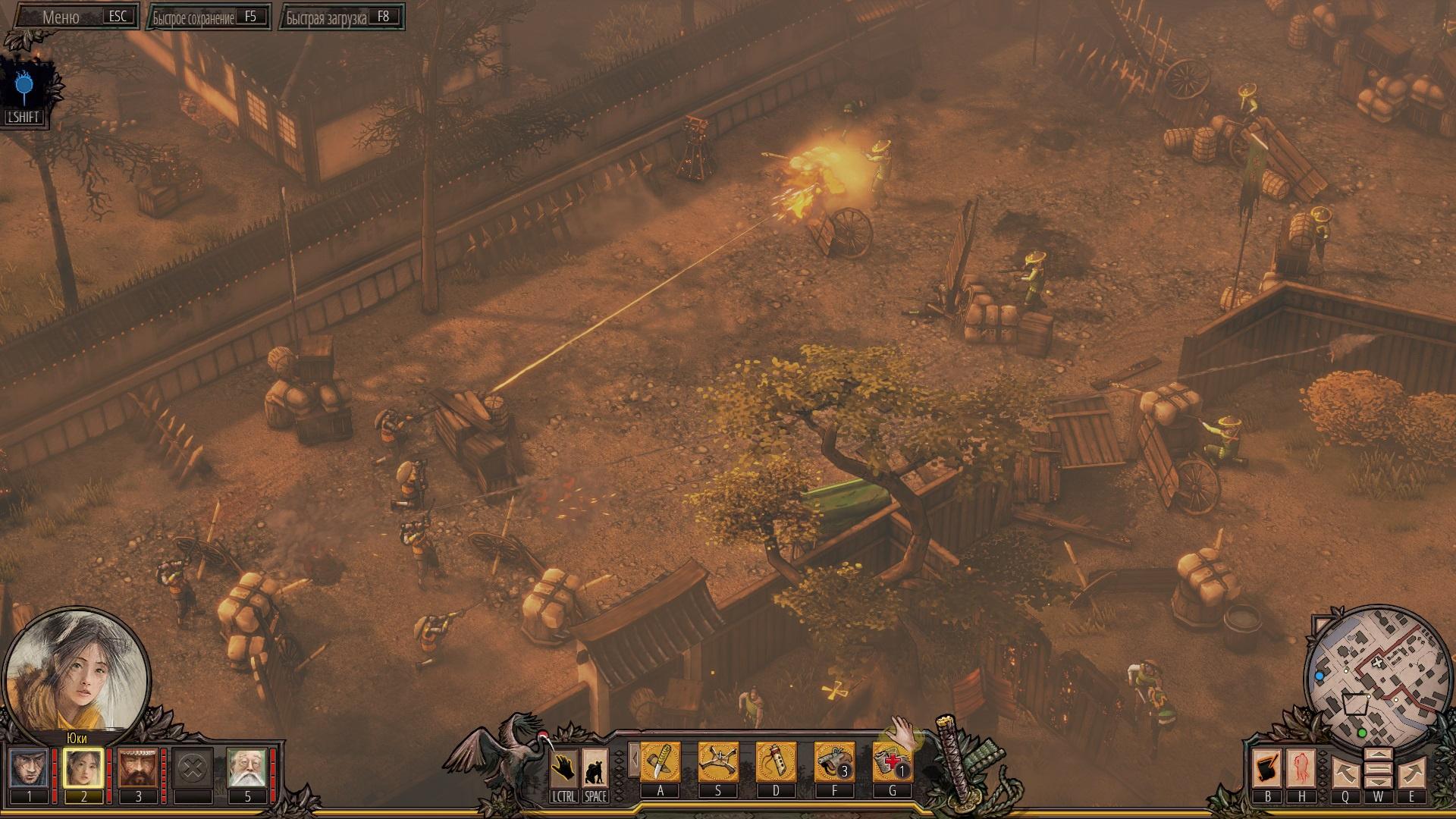Screen dimensions: 1456x819
Task: Select the white-bearded old man portrait
Action: 247,768
